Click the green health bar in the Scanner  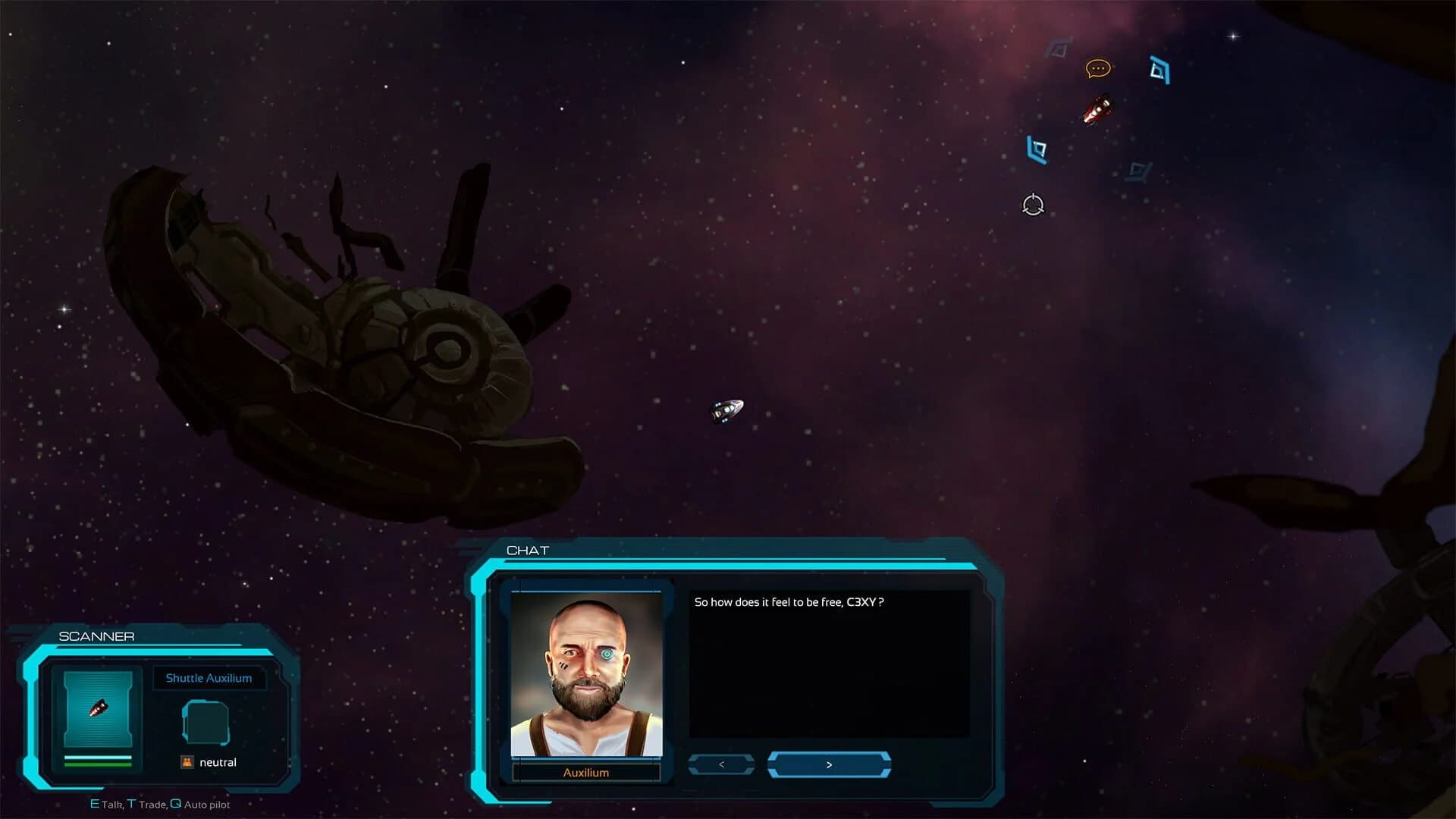[x=98, y=764]
